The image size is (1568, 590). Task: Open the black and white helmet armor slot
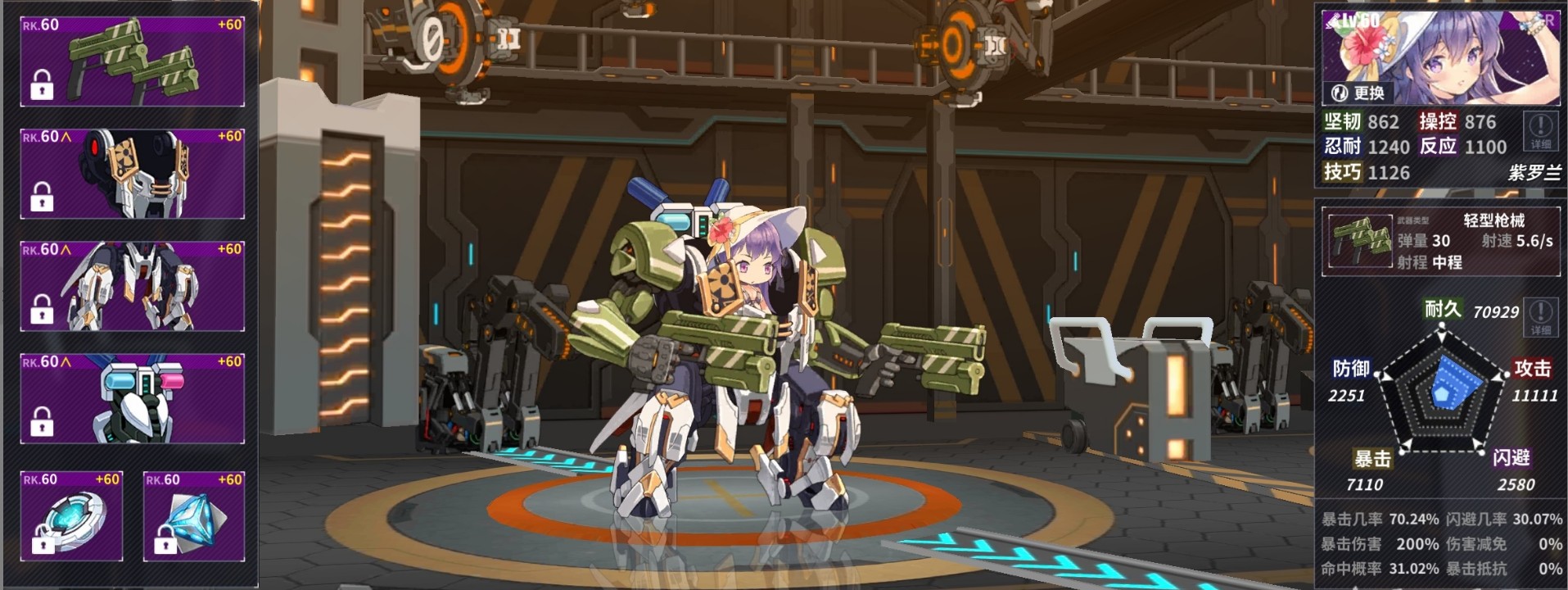133,174
